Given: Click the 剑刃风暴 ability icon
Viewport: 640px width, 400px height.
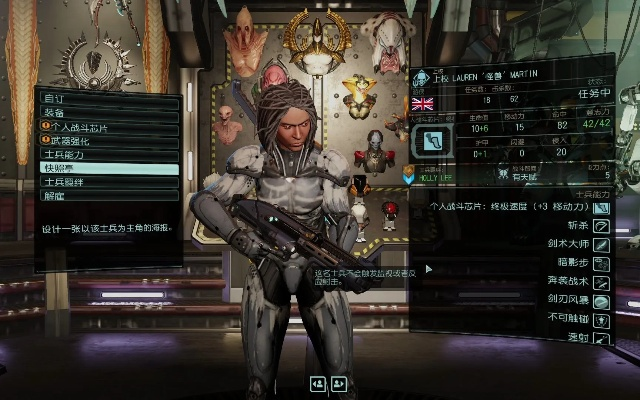Looking at the screenshot, I should tap(602, 301).
